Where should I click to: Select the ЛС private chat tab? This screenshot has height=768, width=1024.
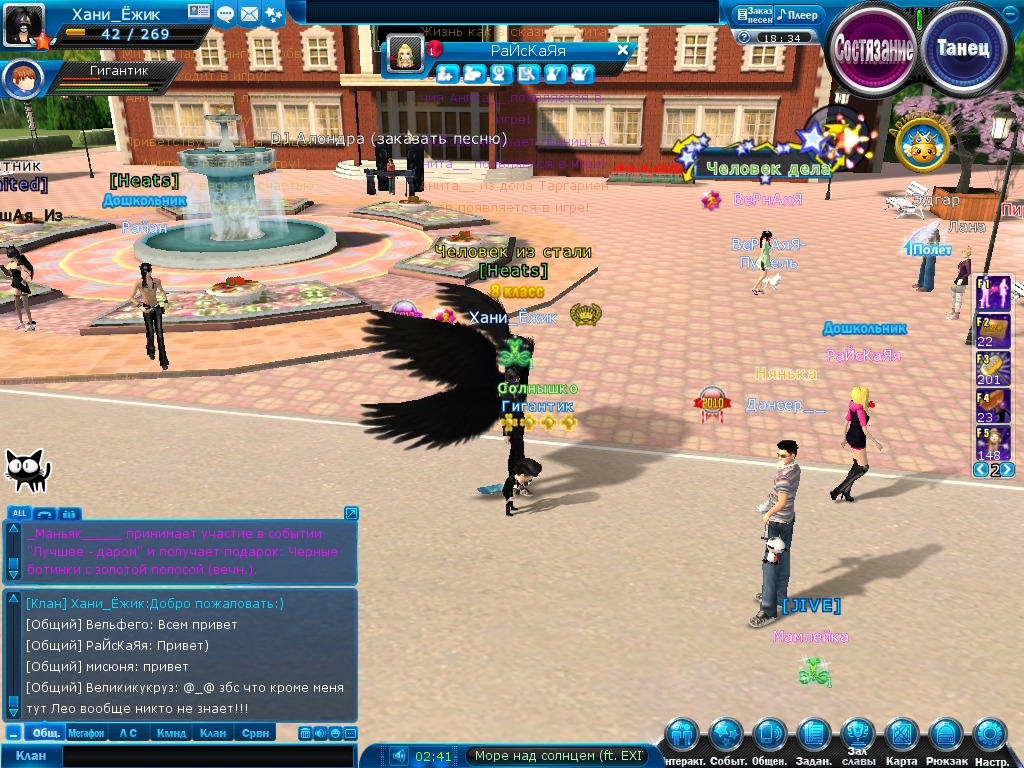[128, 733]
